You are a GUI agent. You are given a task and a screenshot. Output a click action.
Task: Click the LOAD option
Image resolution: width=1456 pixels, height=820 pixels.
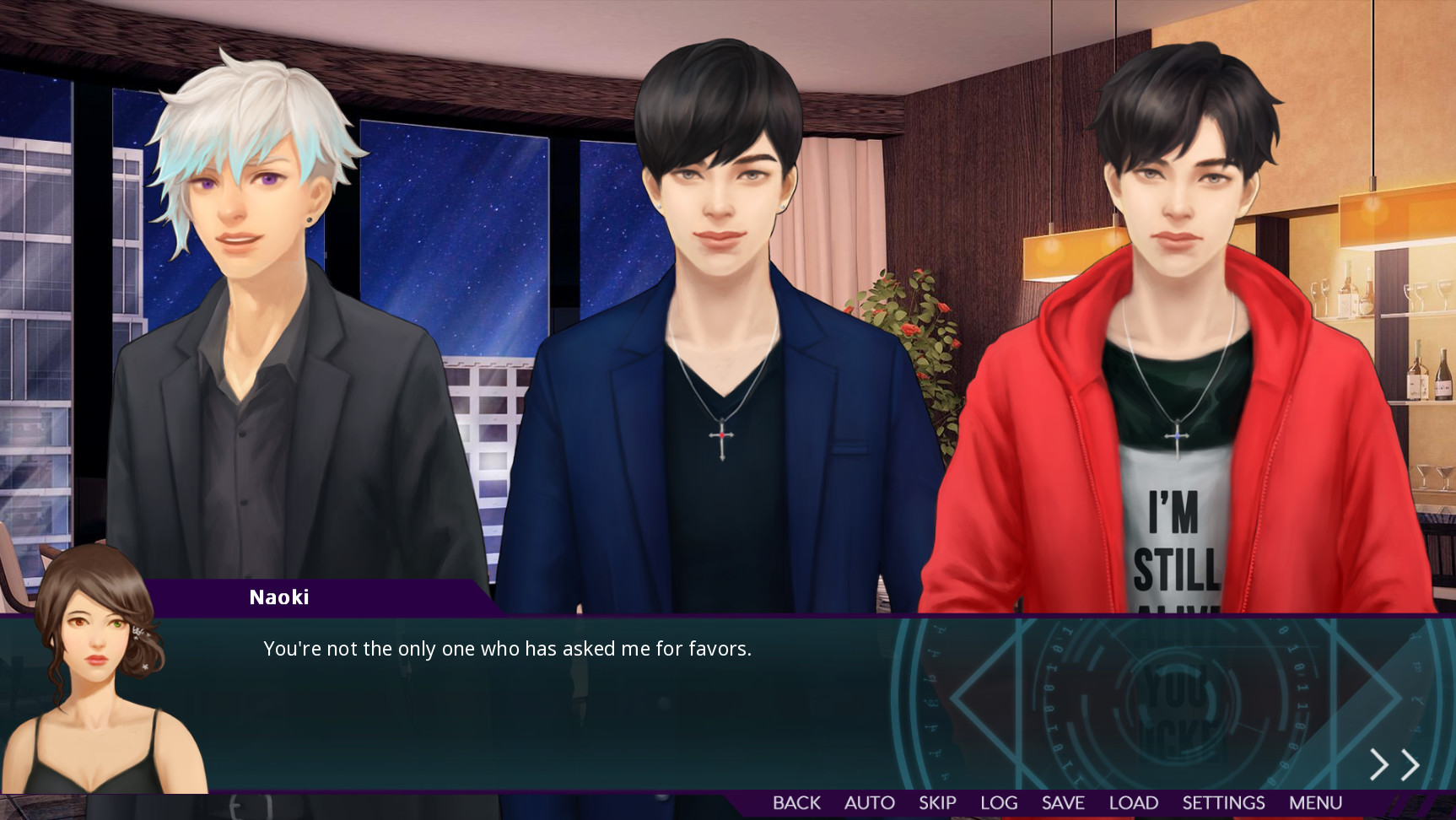[1135, 802]
